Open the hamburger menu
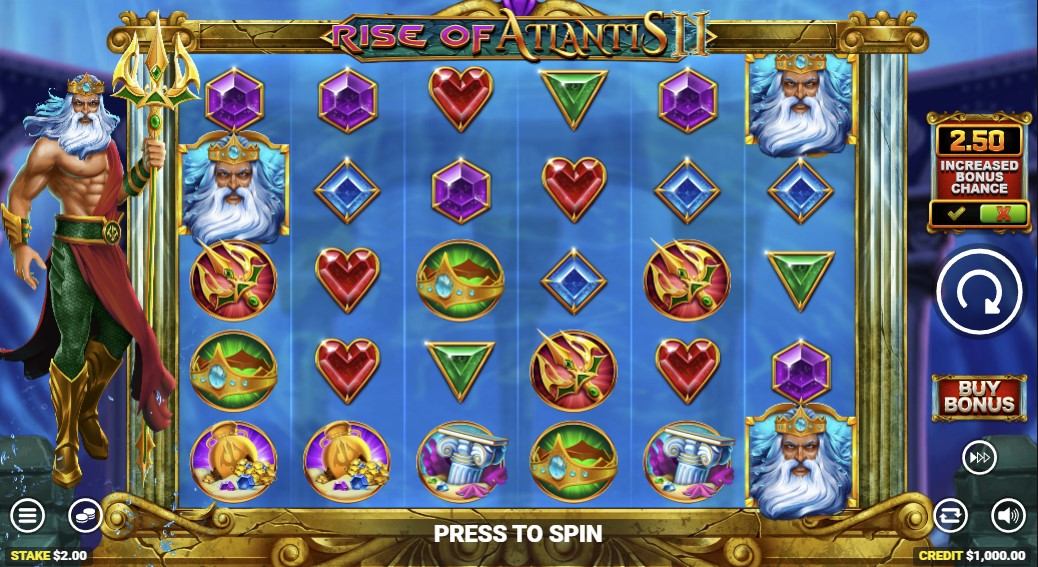1038x567 pixels. 27,516
